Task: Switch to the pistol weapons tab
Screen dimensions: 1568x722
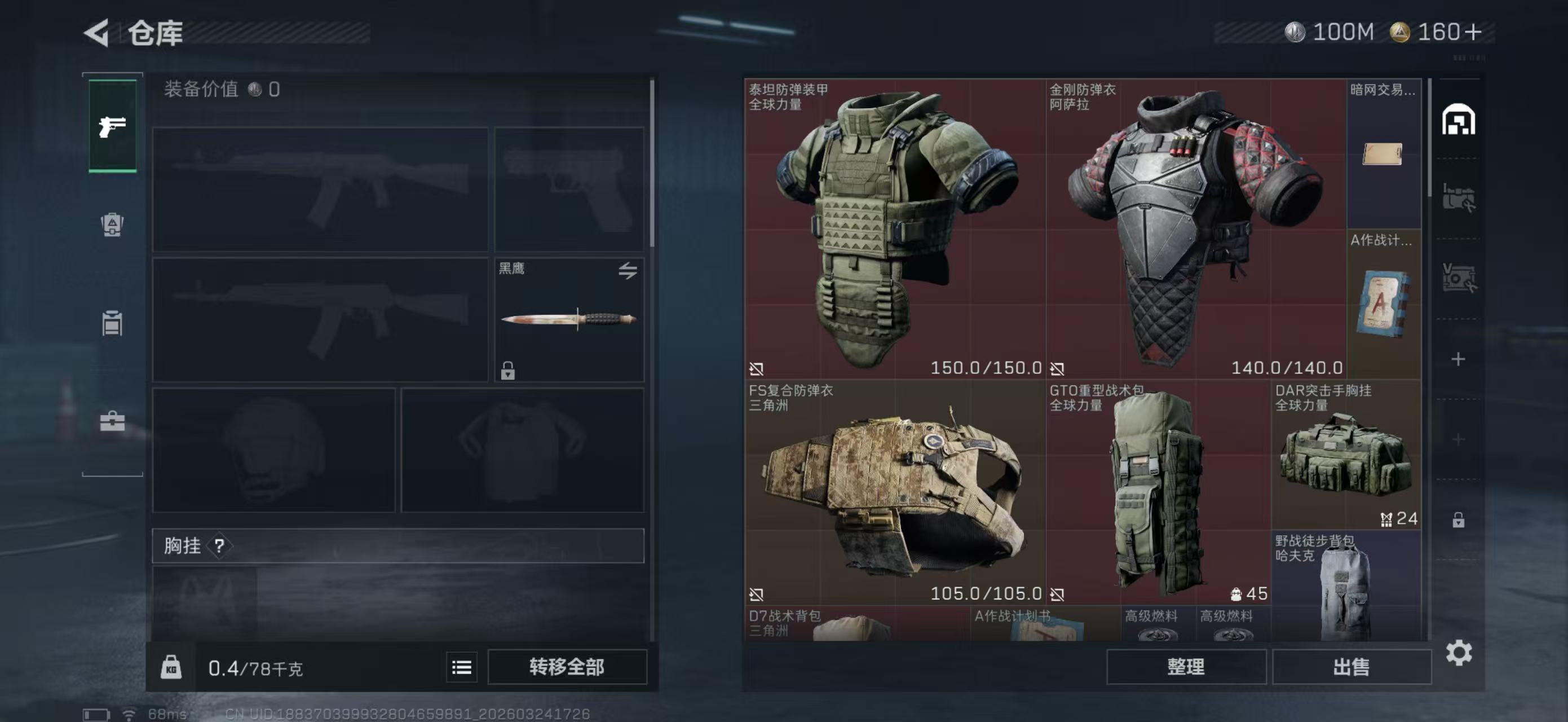Action: point(113,126)
